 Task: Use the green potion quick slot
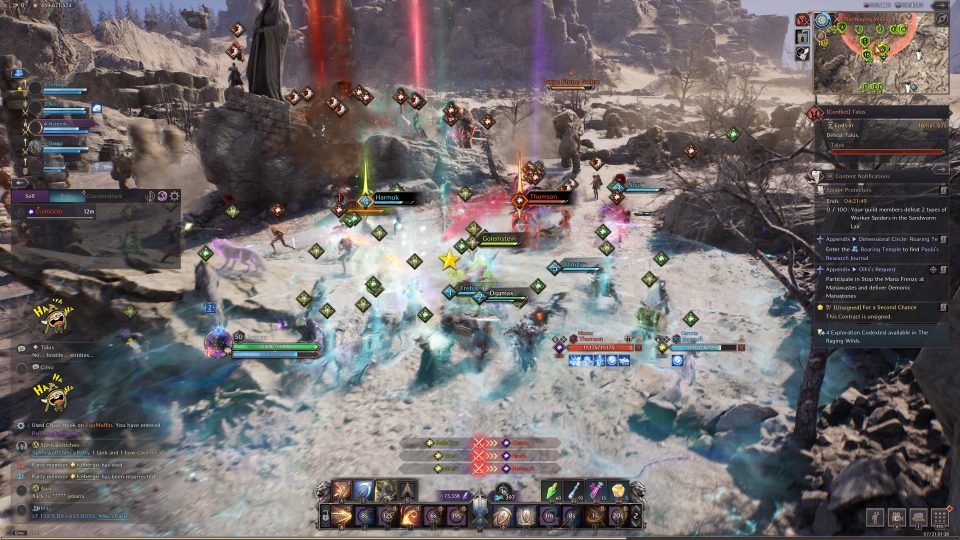(x=556, y=490)
